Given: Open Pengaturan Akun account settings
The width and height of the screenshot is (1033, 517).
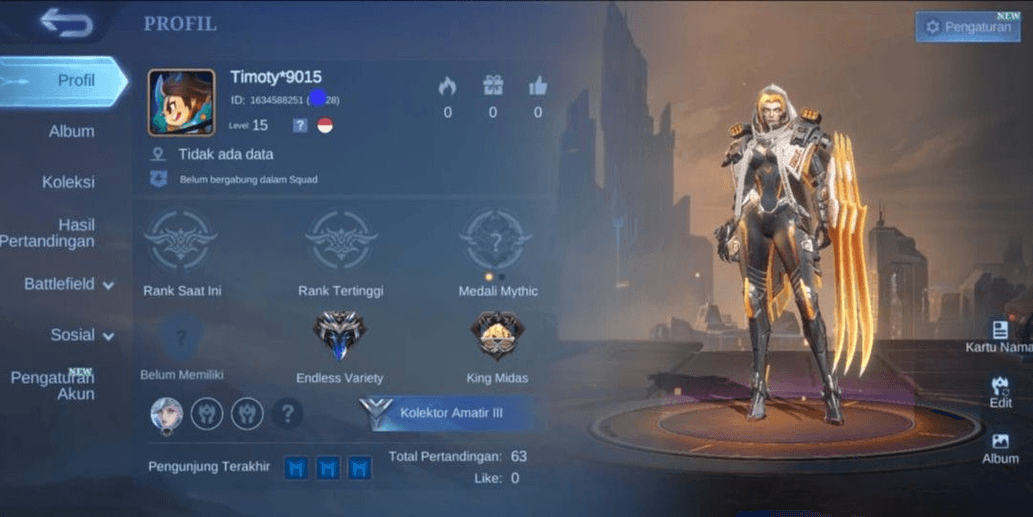Looking at the screenshot, I should tap(53, 385).
